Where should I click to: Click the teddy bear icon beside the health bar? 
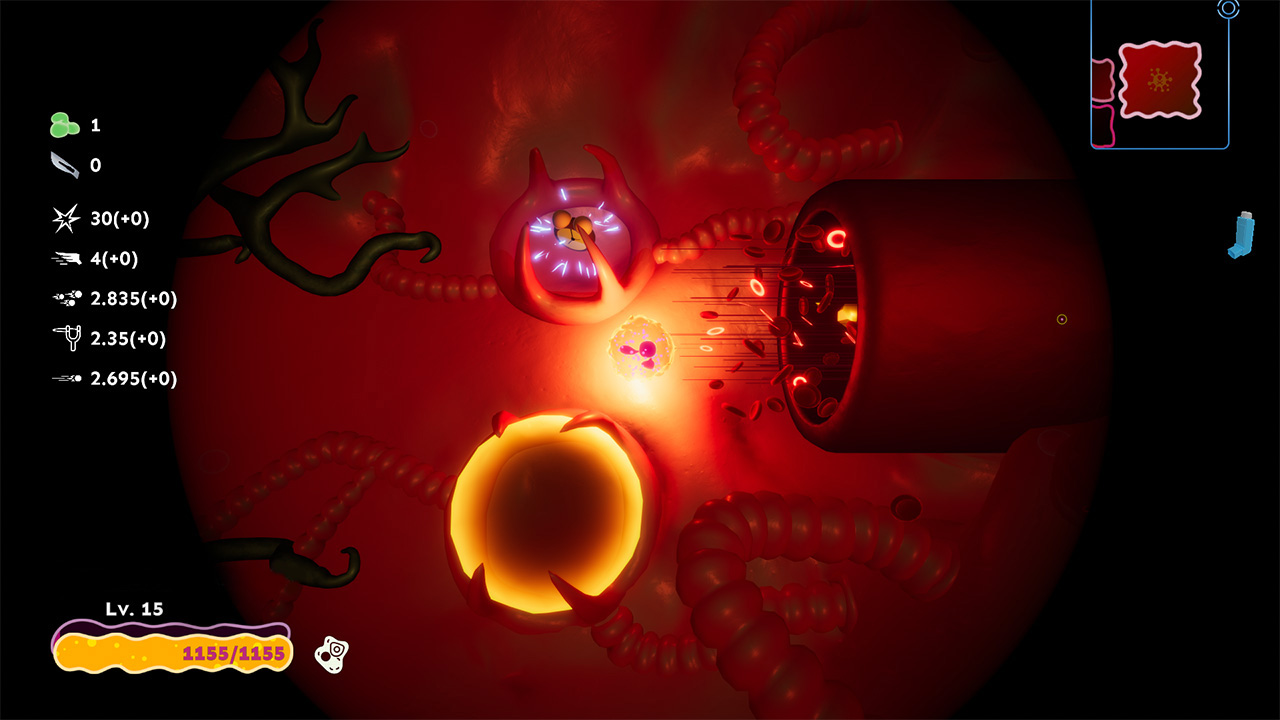(332, 653)
